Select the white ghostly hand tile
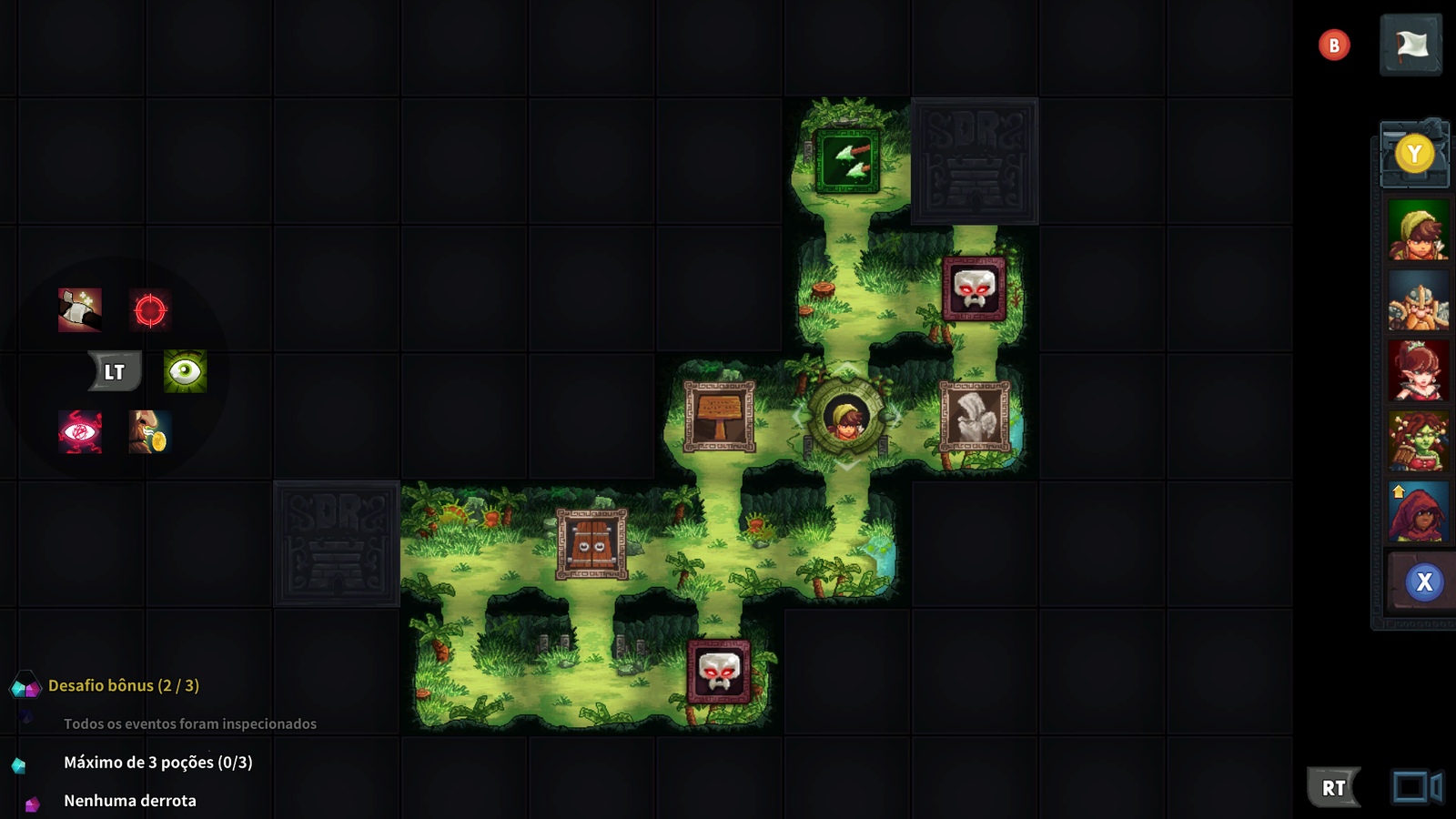Screen dimensions: 1456x819 pos(975,416)
